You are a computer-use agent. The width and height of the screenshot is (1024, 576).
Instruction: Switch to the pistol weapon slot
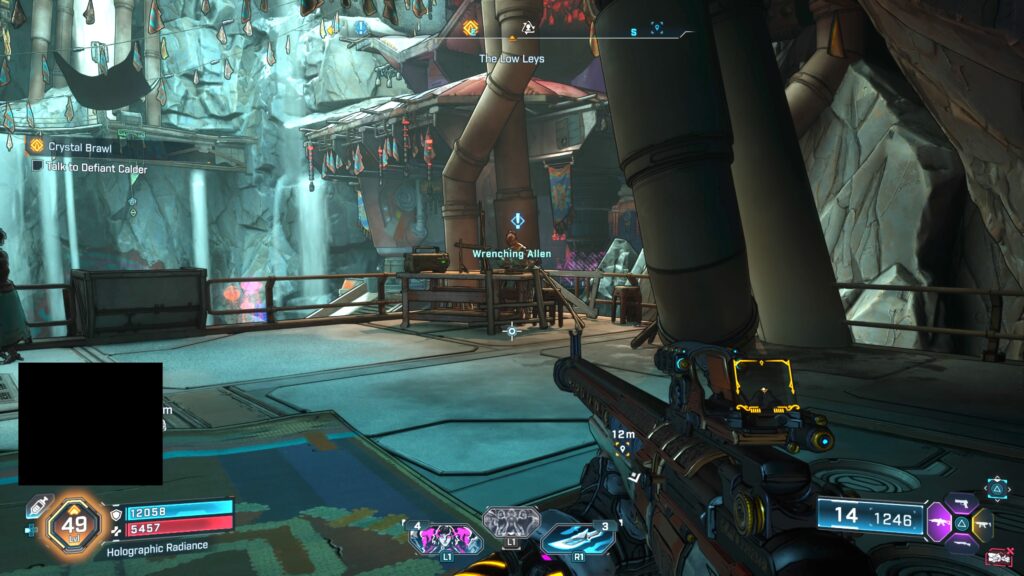pyautogui.click(x=963, y=502)
